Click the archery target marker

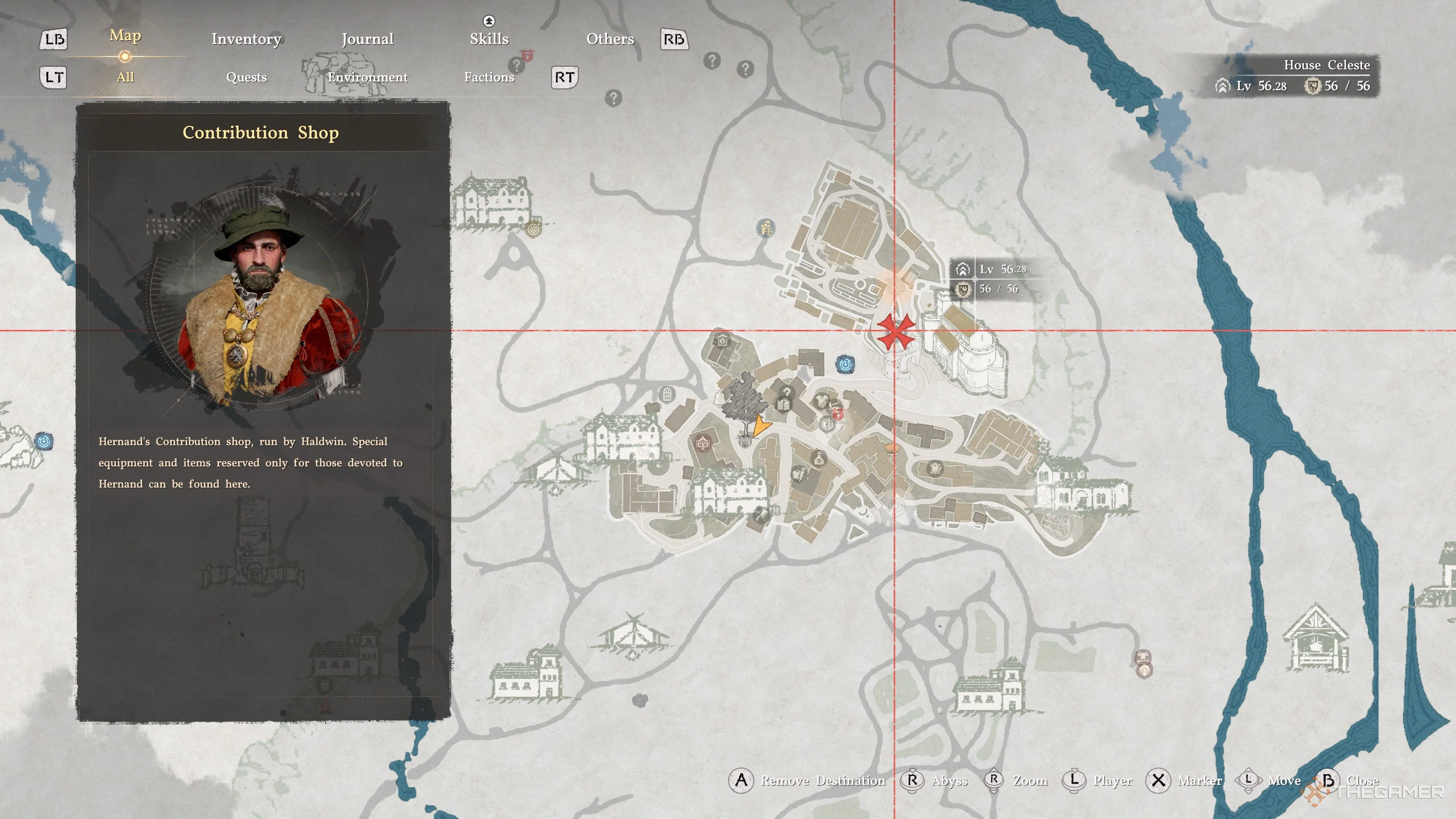(533, 229)
